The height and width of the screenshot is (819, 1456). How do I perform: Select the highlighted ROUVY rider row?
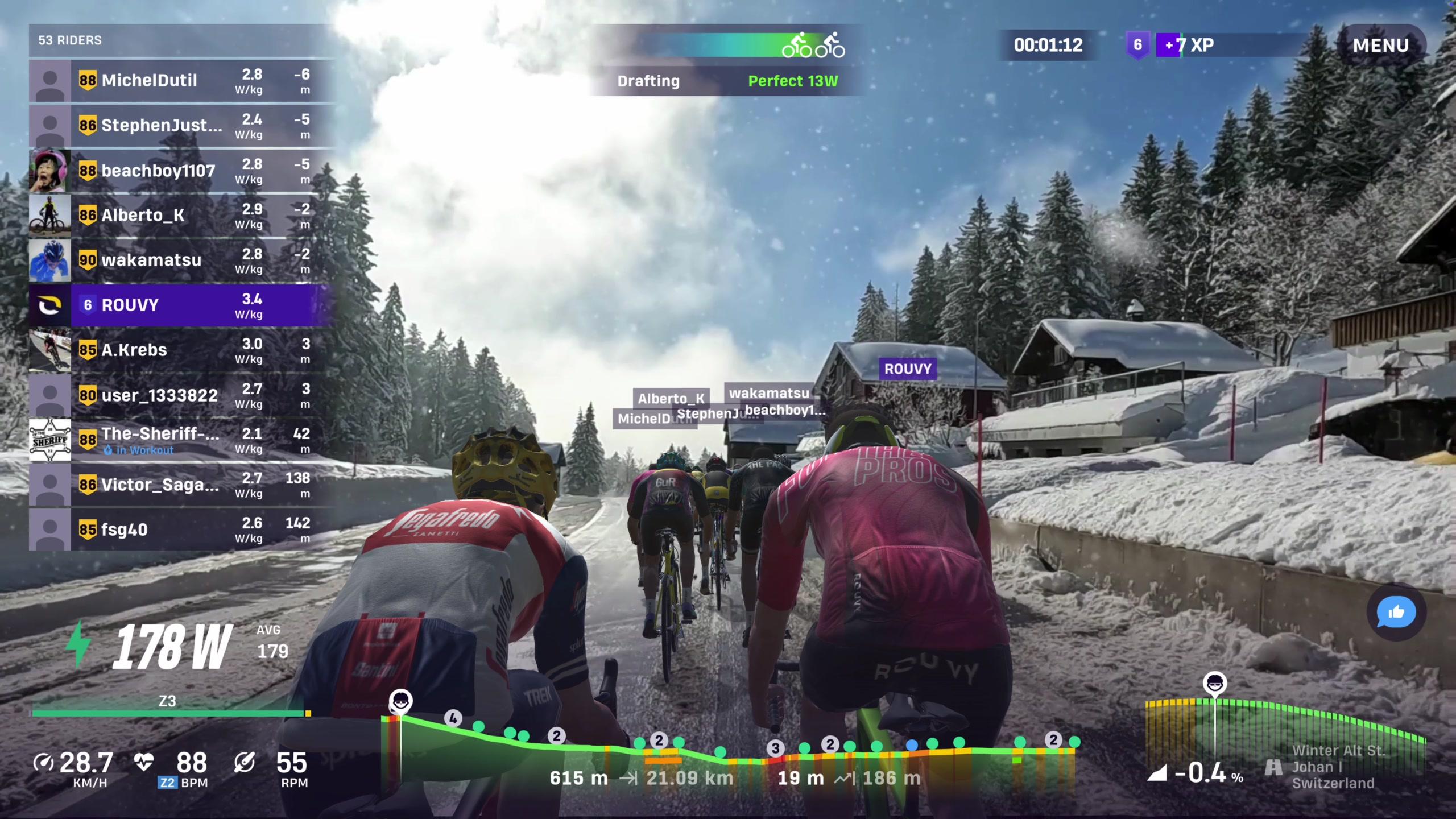click(181, 305)
